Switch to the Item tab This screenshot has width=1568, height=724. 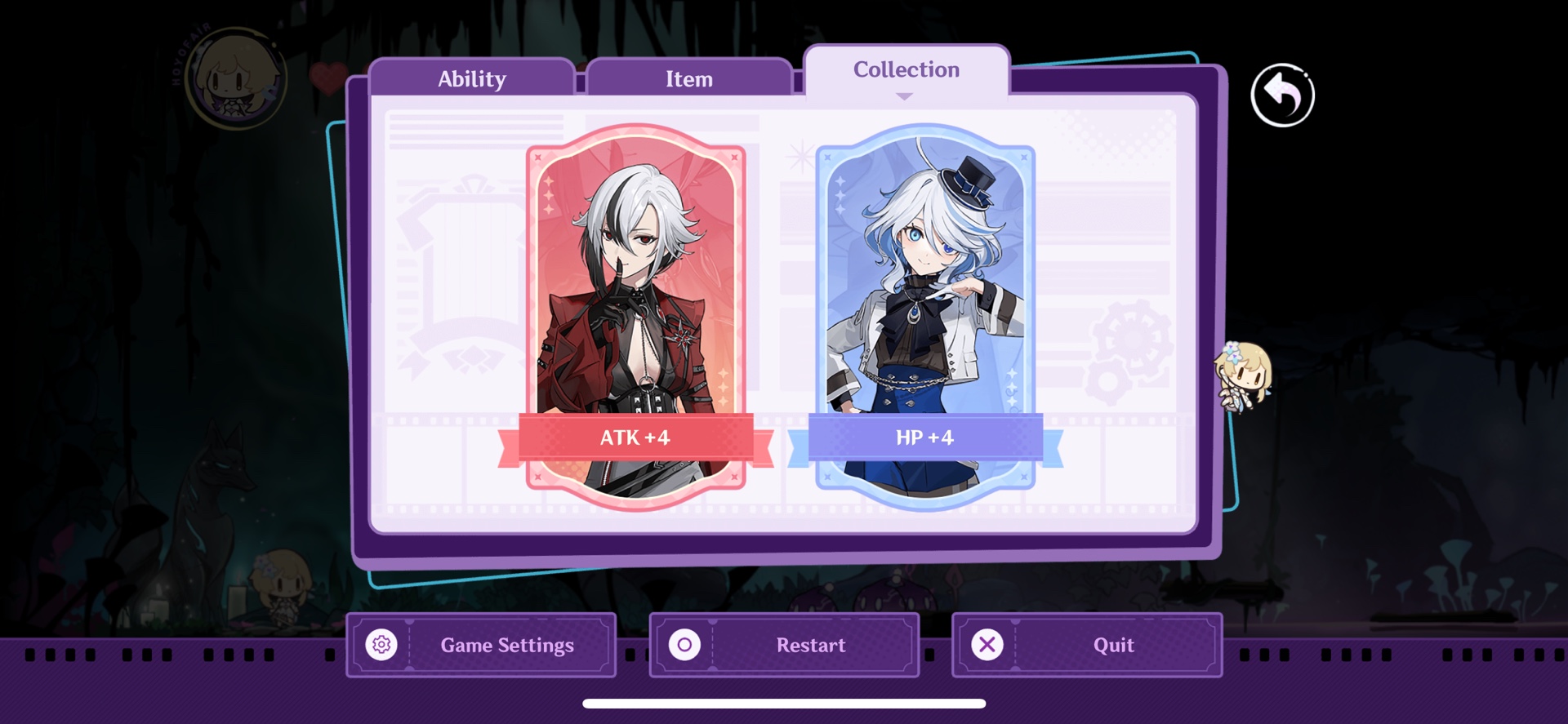pos(688,78)
